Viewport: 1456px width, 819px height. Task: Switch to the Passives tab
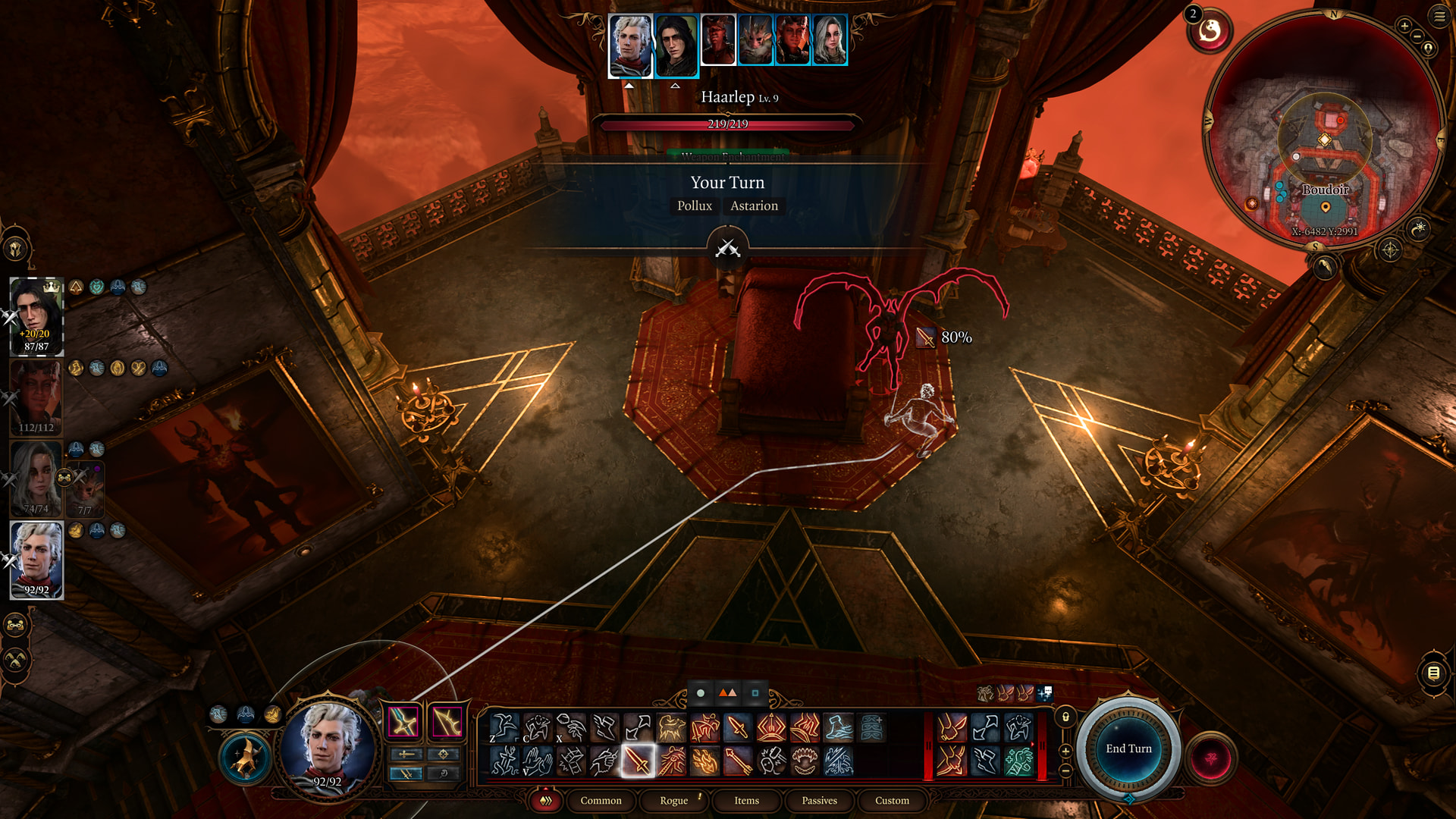click(819, 800)
